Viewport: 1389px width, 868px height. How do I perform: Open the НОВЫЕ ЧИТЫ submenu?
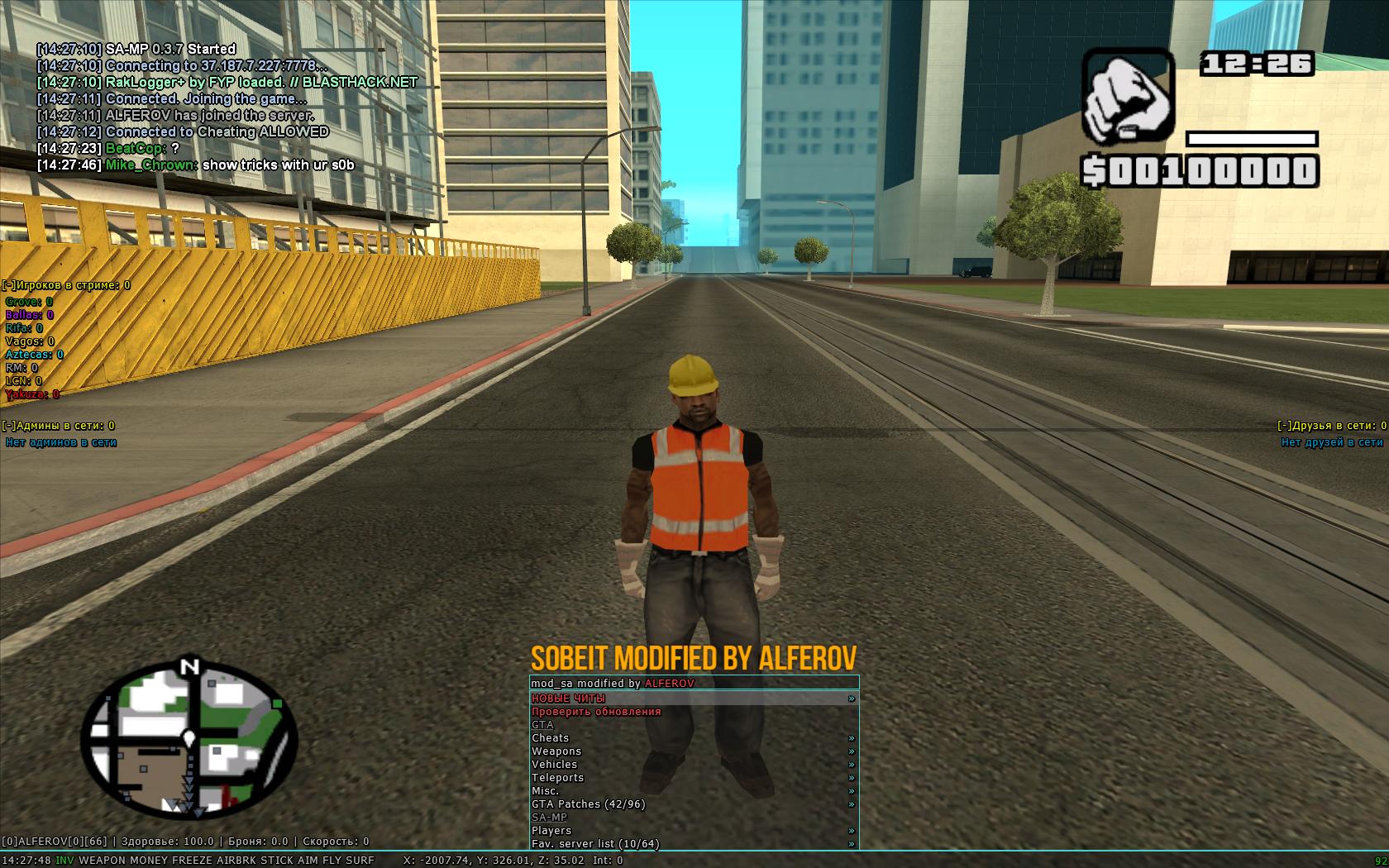(569, 699)
